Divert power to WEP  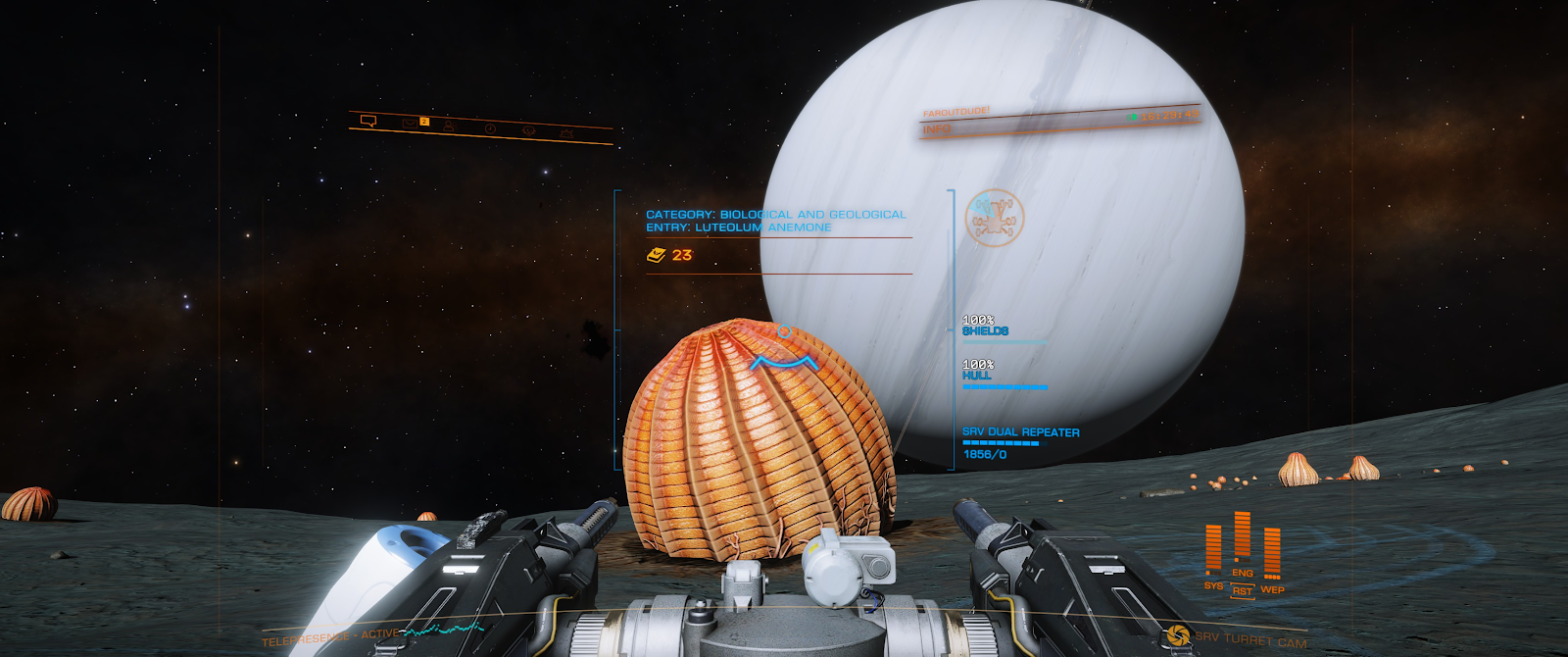pyautogui.click(x=1272, y=589)
